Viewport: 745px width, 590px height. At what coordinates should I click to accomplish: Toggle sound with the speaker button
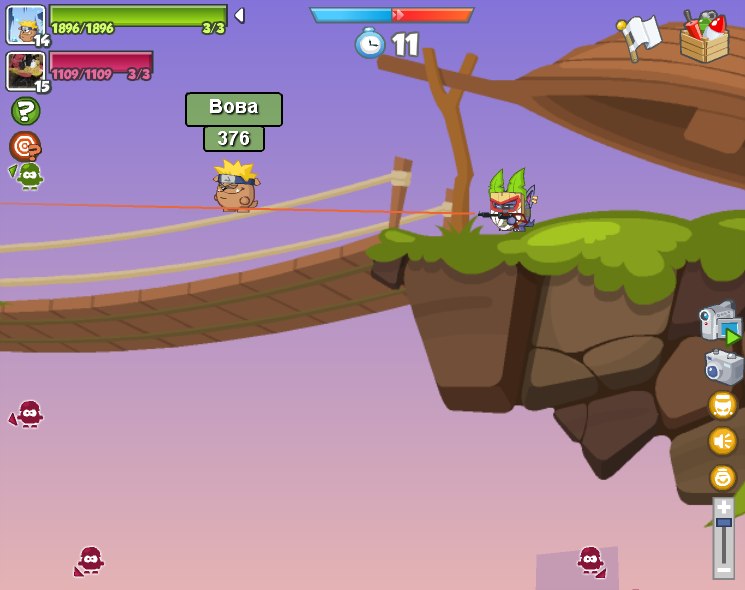pos(722,441)
